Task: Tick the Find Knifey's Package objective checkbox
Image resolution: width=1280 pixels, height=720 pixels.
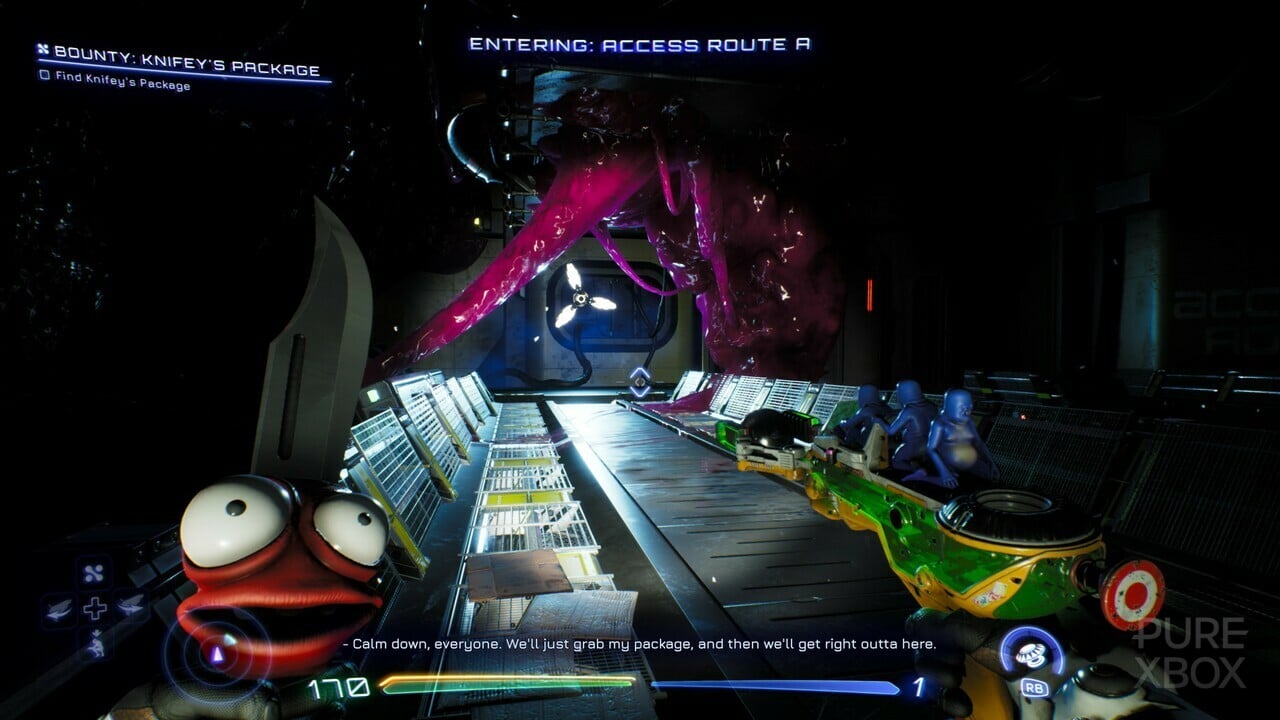Action: tap(44, 85)
